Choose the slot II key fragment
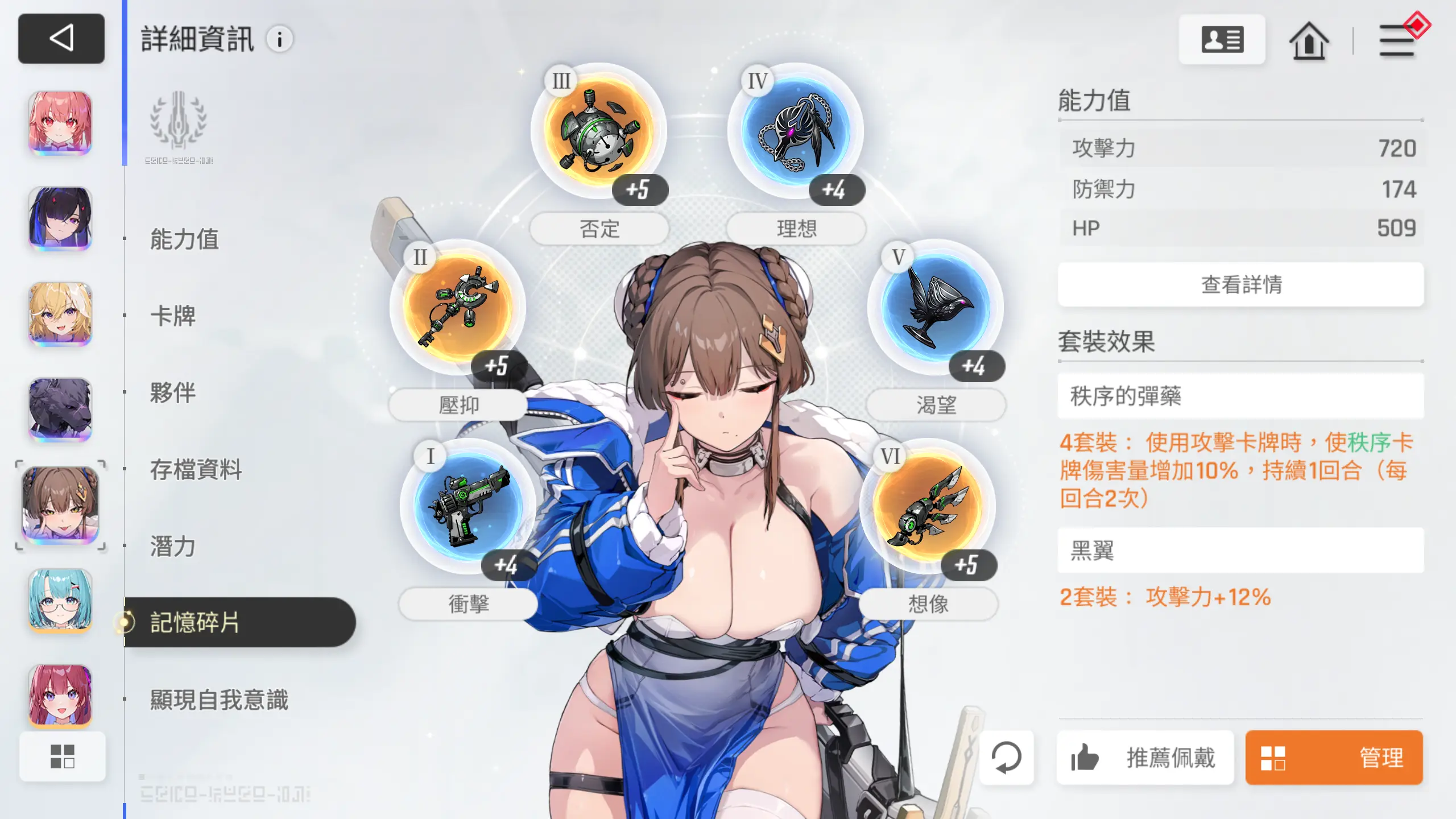 [x=458, y=307]
